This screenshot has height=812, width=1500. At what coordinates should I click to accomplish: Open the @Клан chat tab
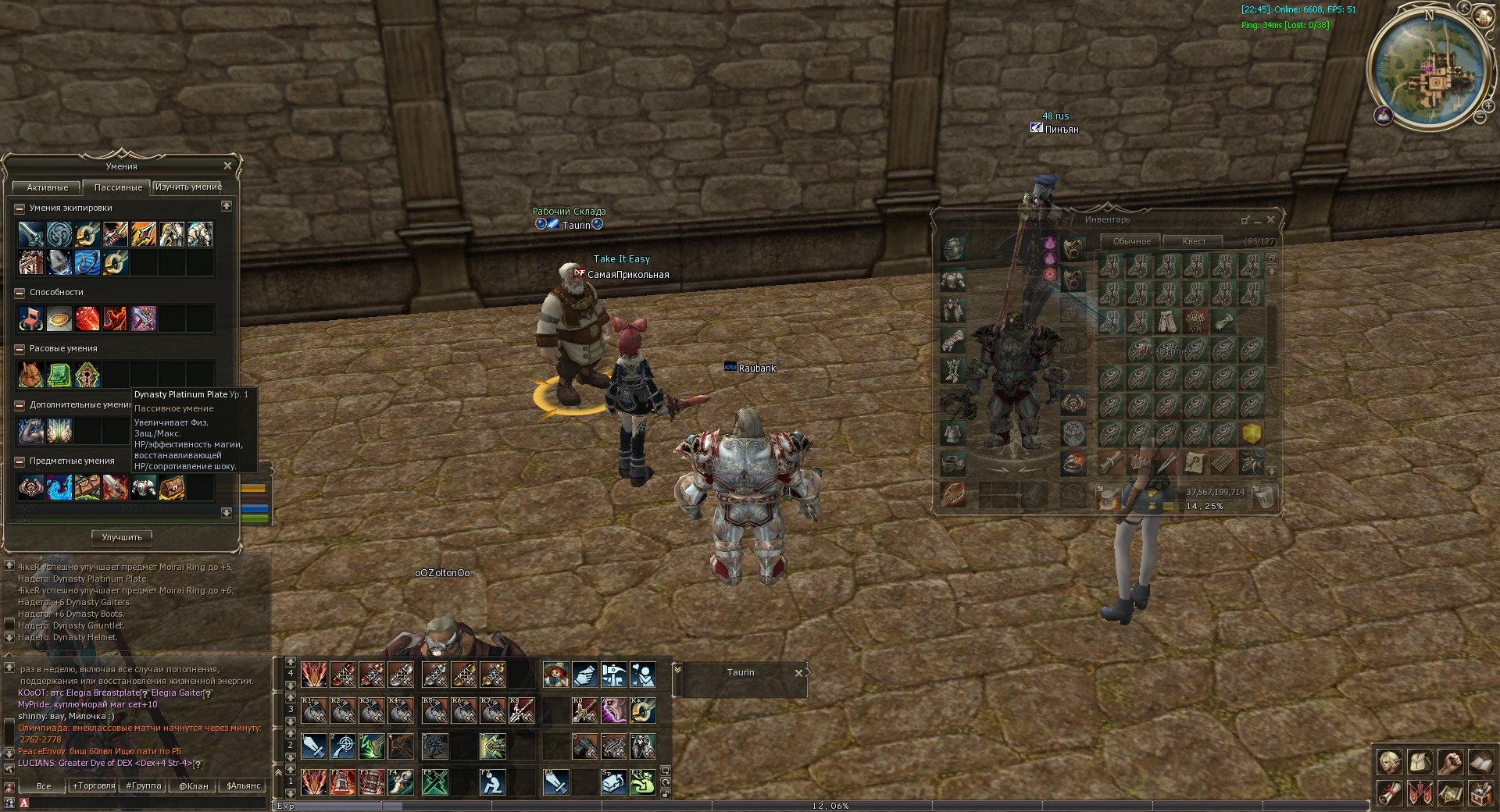[193, 786]
